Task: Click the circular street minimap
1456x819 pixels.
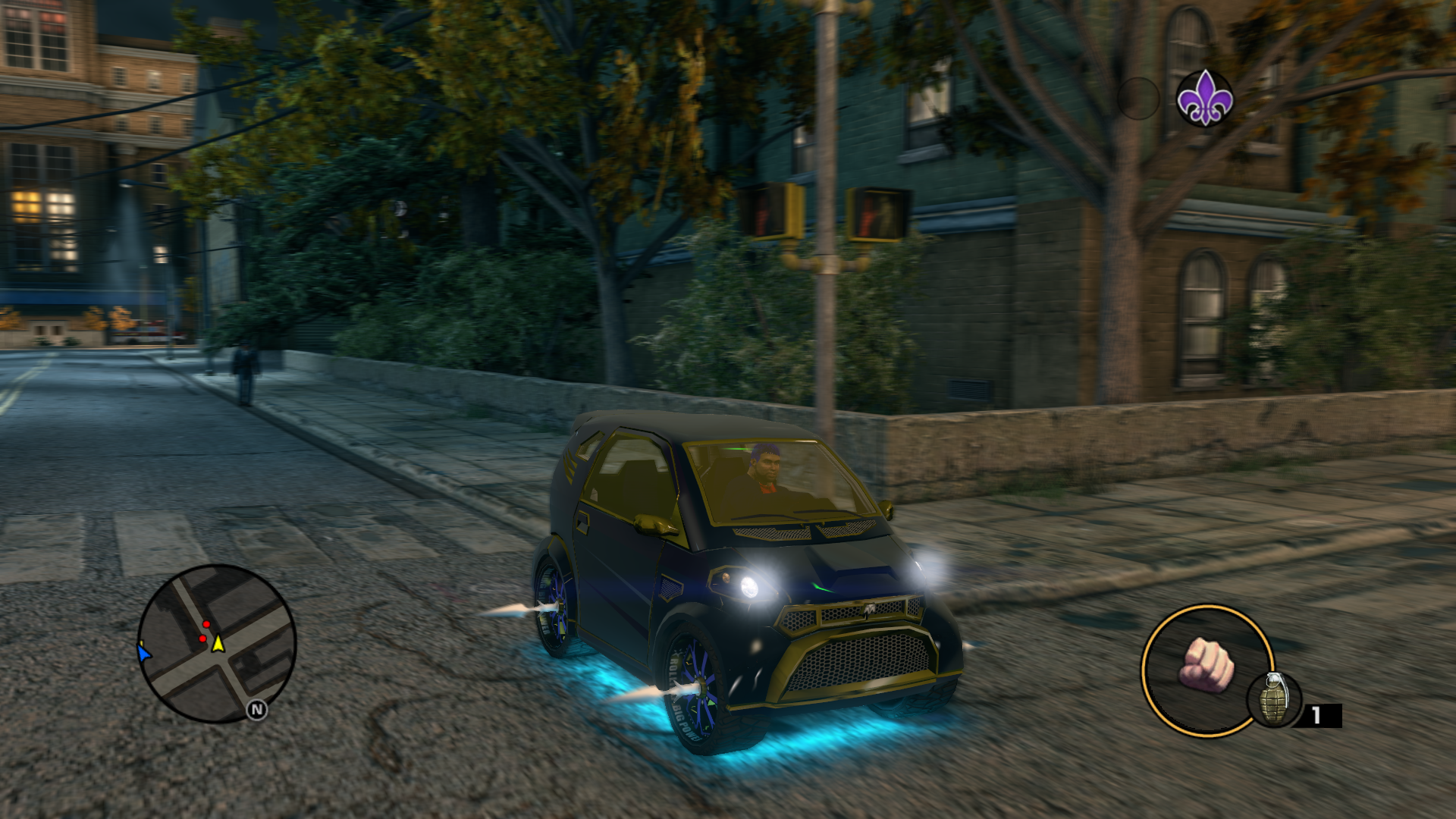Action: point(217,643)
